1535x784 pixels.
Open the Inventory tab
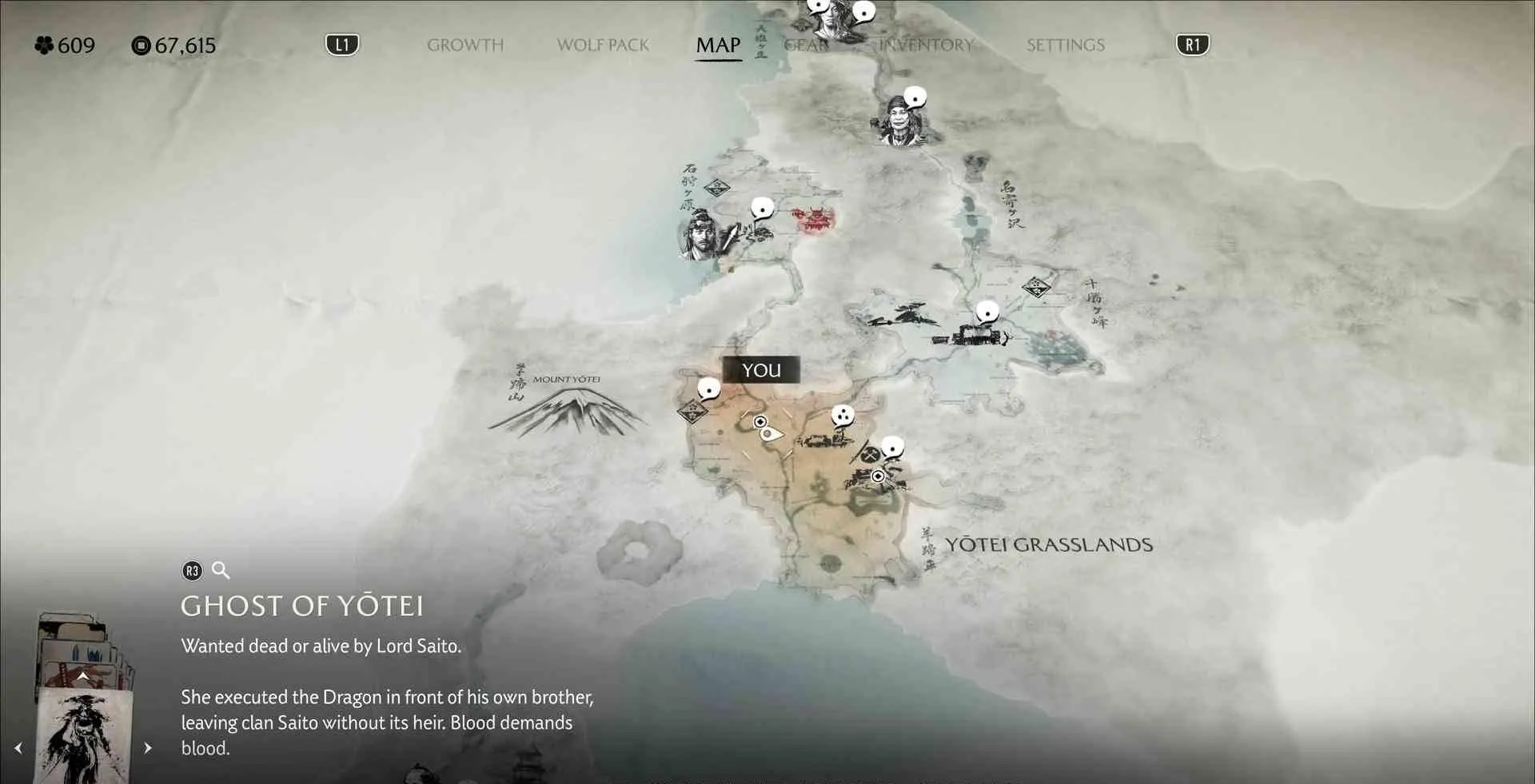pyautogui.click(x=926, y=45)
